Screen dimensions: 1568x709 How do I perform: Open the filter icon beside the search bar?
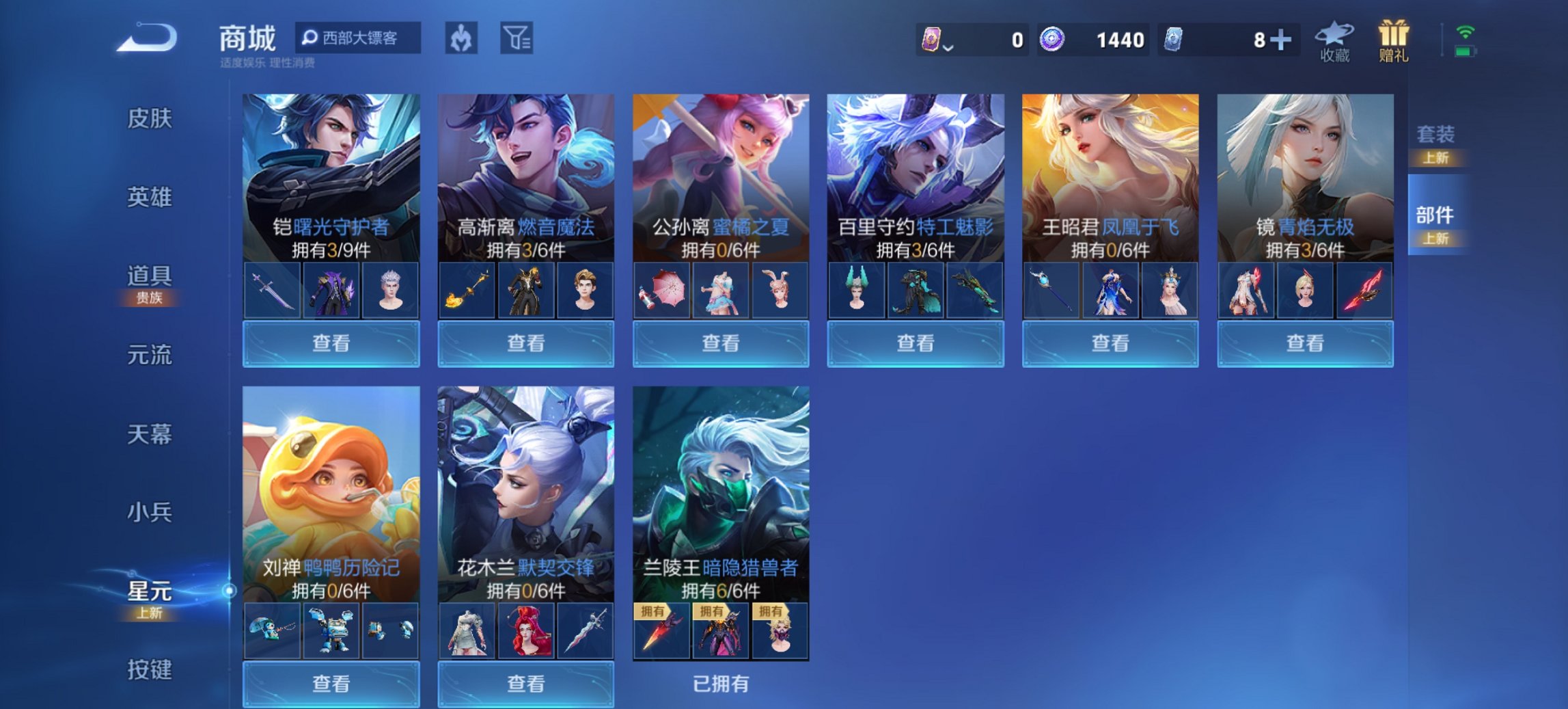[515, 39]
